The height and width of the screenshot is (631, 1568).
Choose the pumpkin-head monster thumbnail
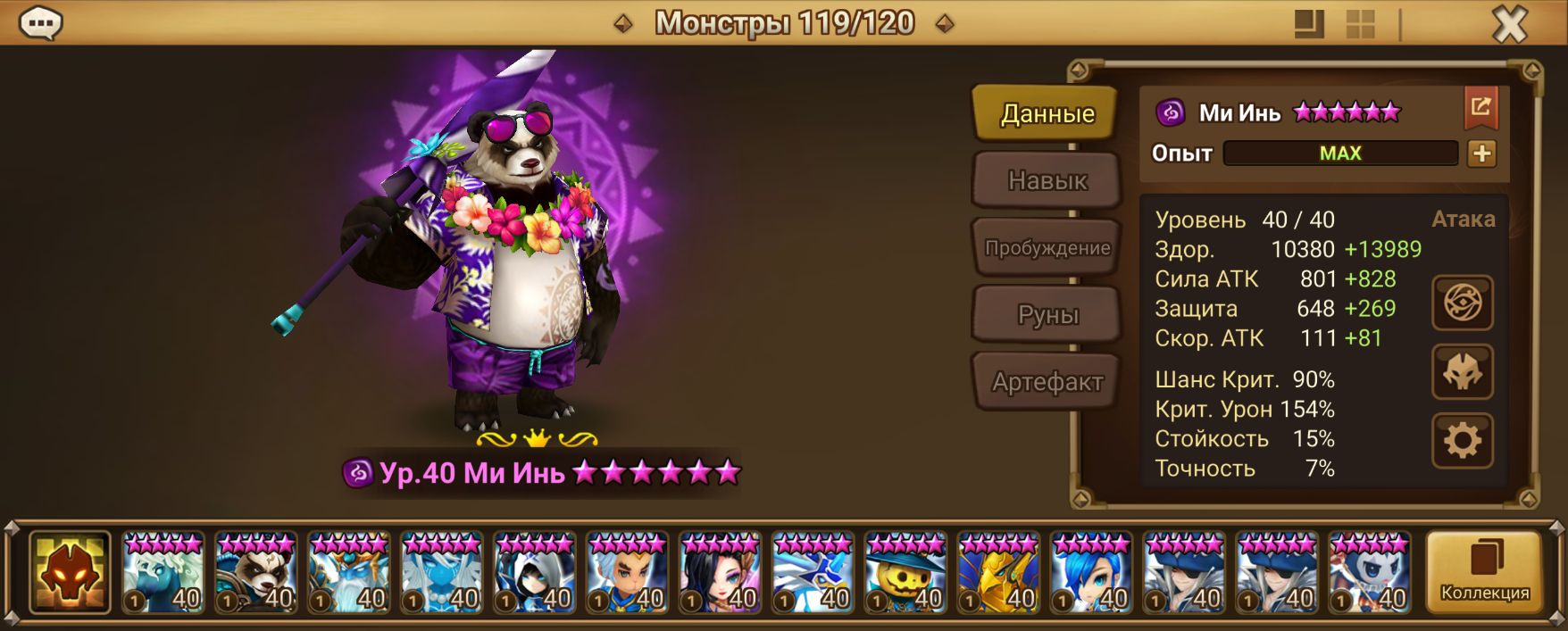pos(906,572)
